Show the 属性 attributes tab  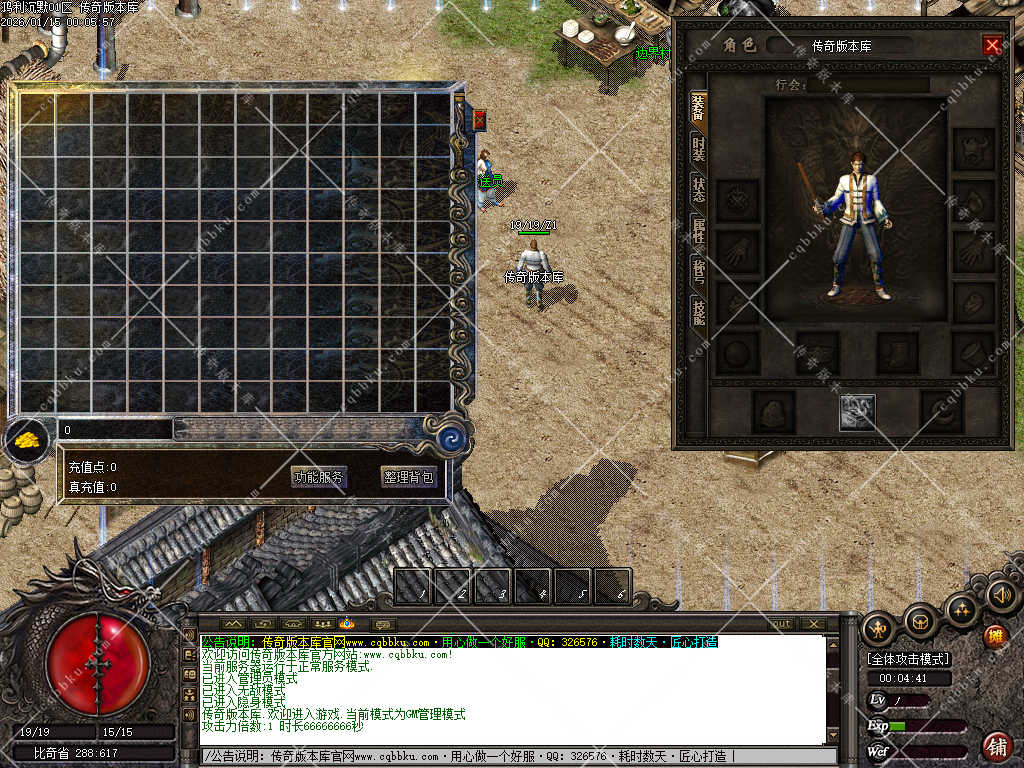click(698, 231)
